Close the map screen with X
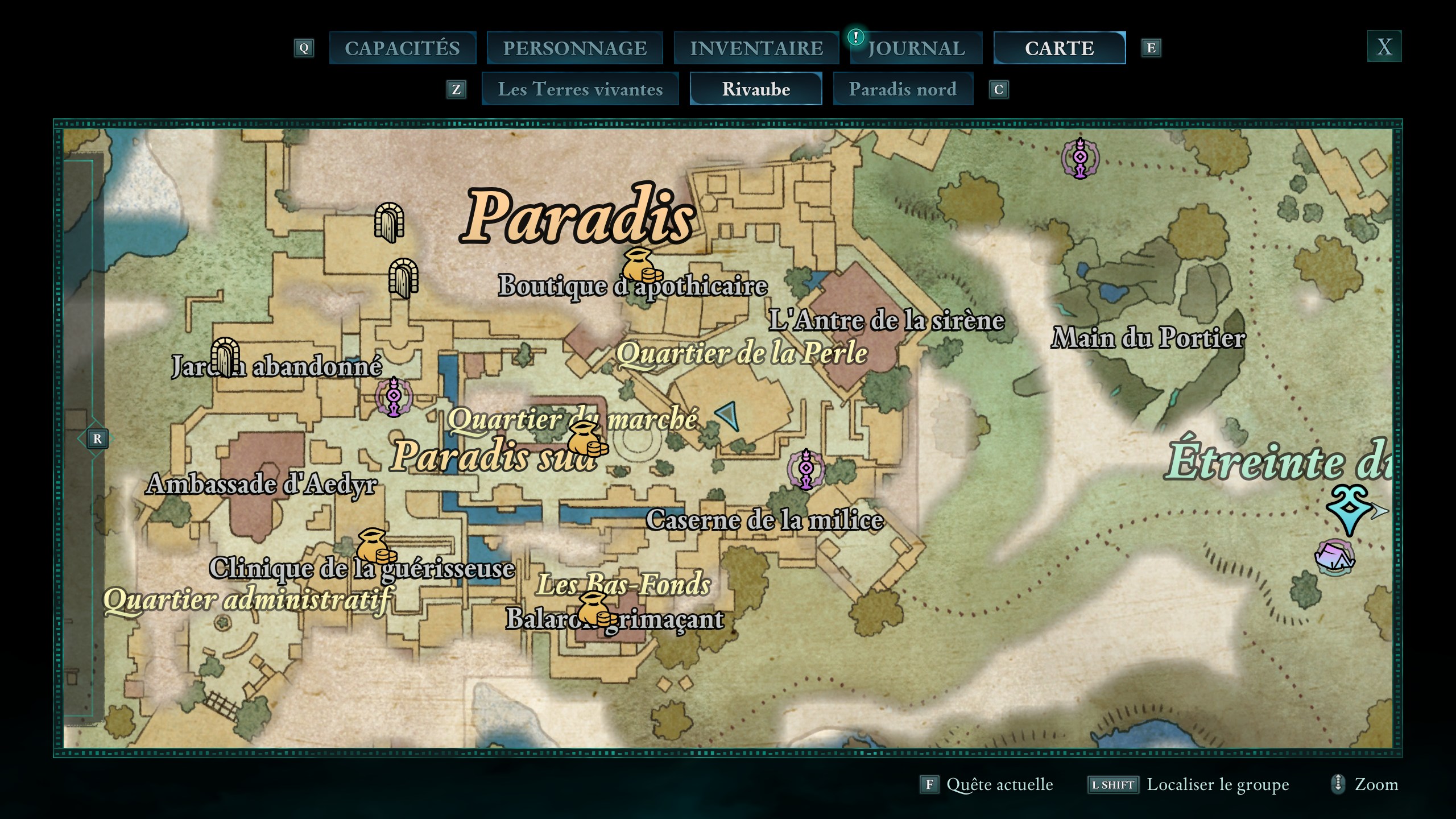This screenshot has height=819, width=1456. tap(1384, 47)
